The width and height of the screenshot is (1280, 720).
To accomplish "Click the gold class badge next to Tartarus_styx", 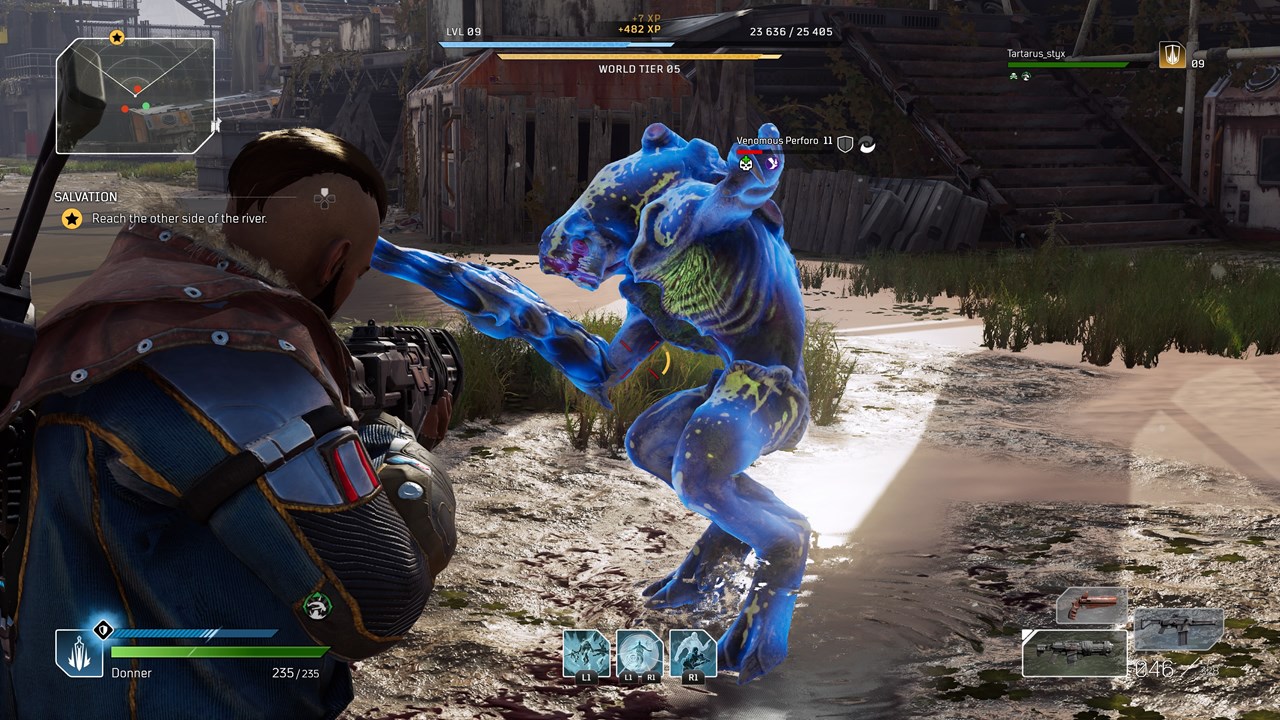I will pyautogui.click(x=1172, y=55).
